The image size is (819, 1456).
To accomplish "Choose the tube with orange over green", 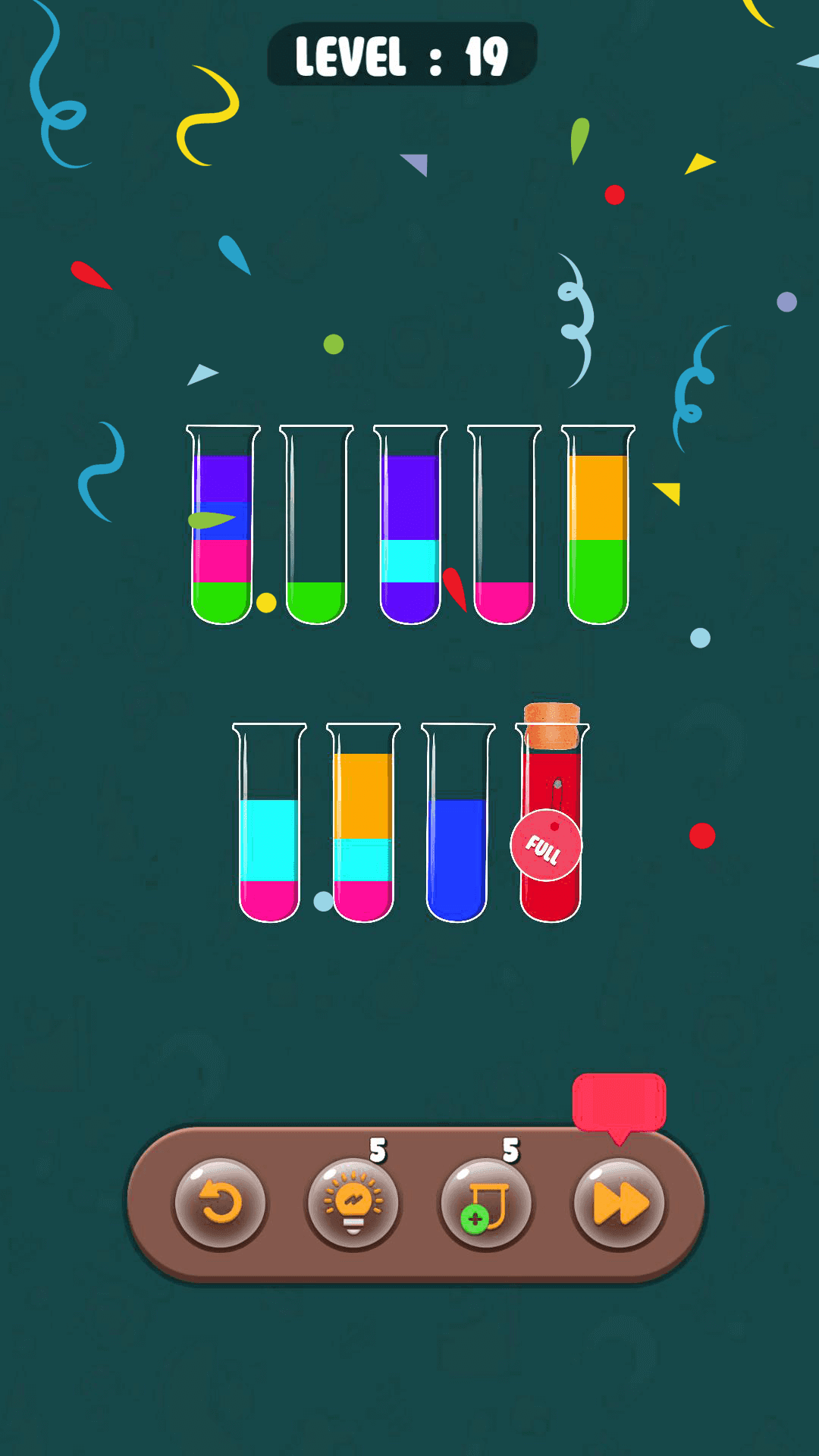I will pyautogui.click(x=598, y=525).
